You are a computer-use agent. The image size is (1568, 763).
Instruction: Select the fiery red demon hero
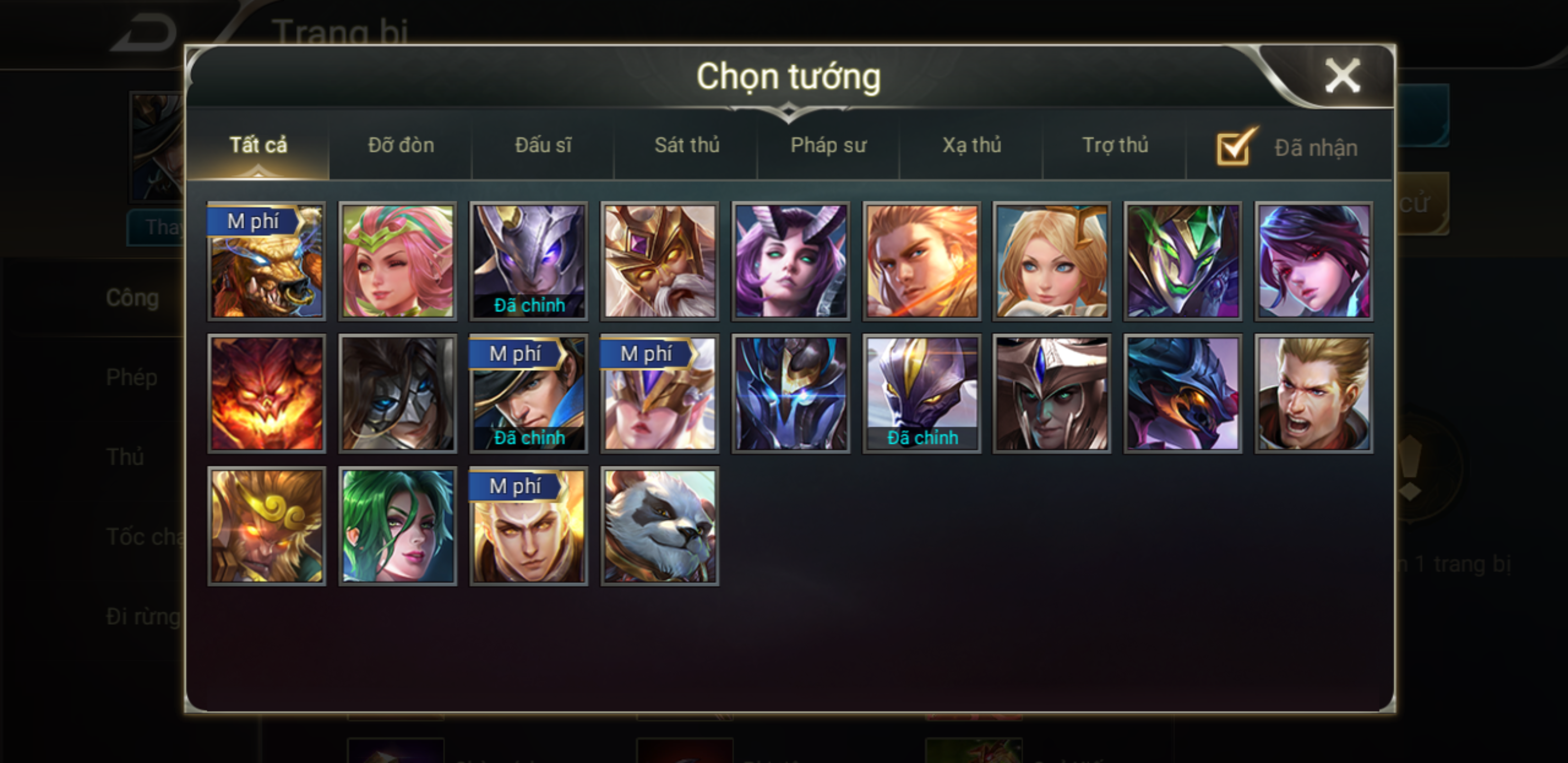(x=266, y=393)
